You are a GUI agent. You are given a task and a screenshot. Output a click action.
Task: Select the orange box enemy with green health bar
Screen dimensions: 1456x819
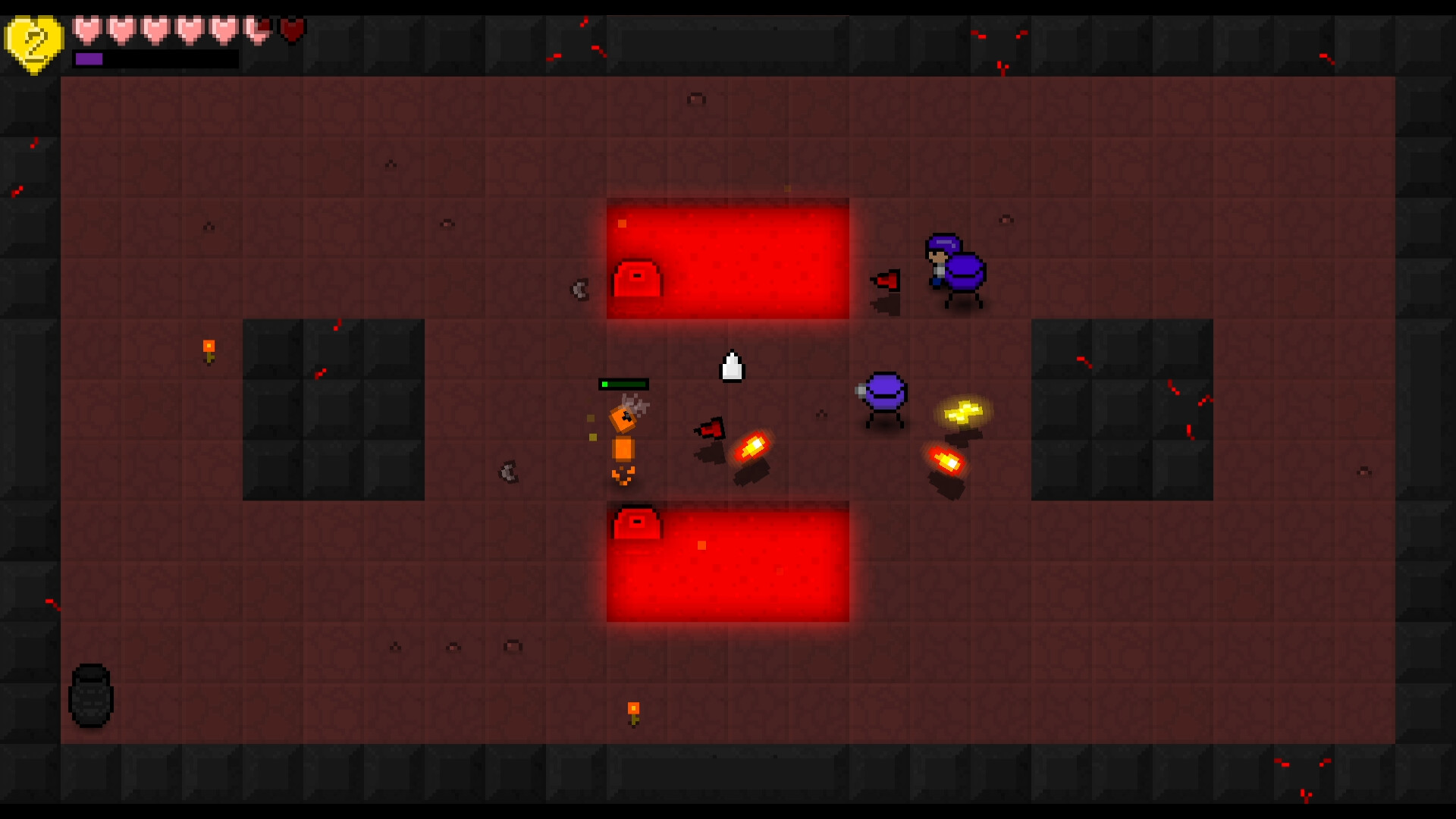(622, 425)
